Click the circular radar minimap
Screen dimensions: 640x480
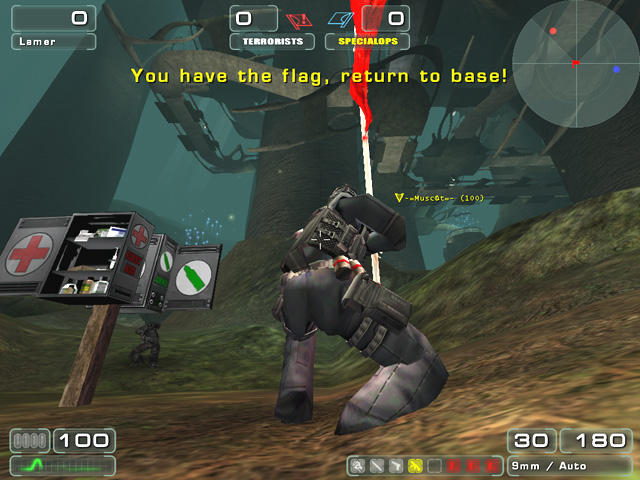click(574, 62)
